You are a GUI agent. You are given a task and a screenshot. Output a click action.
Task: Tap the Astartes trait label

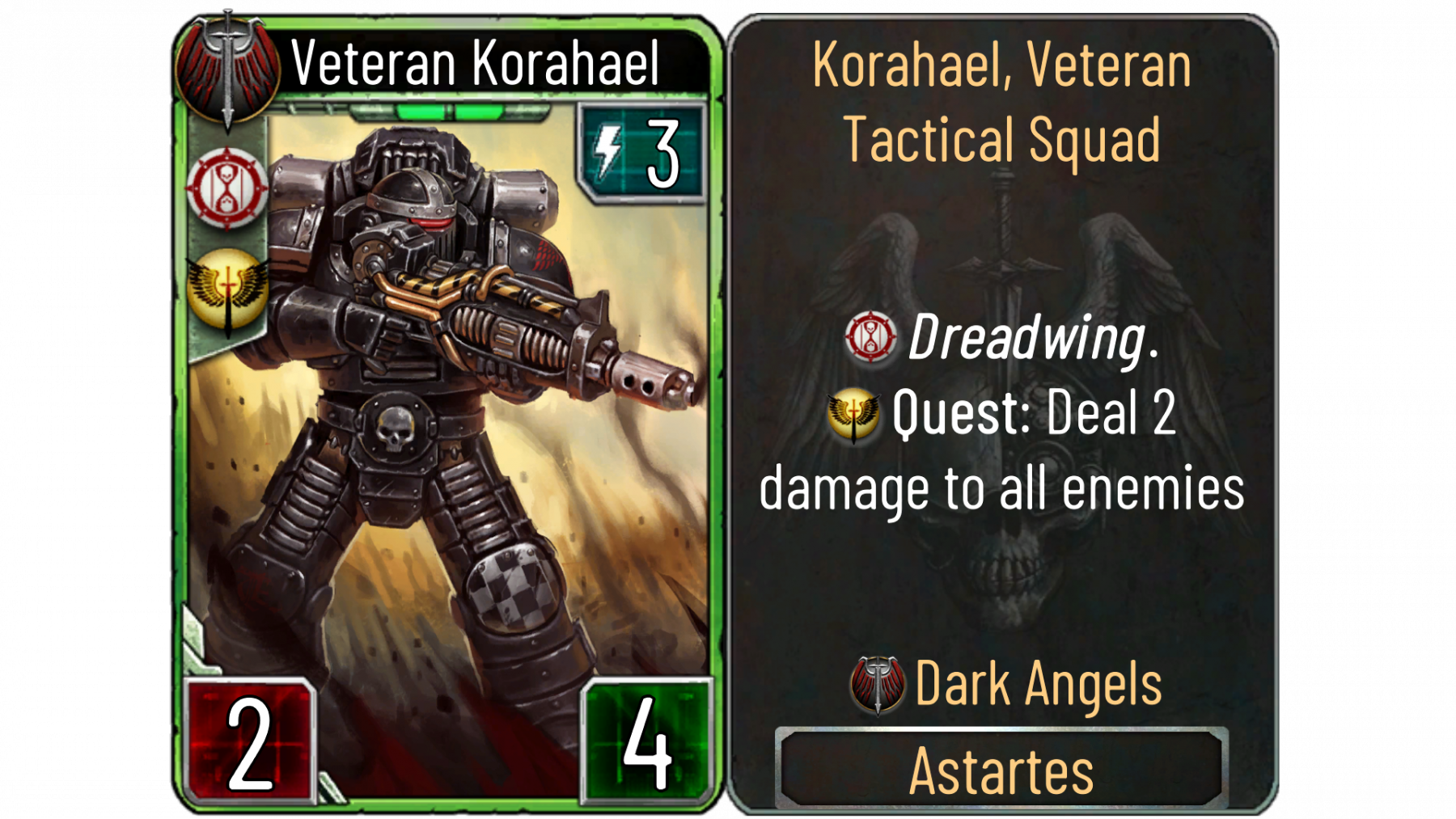[x=1001, y=770]
